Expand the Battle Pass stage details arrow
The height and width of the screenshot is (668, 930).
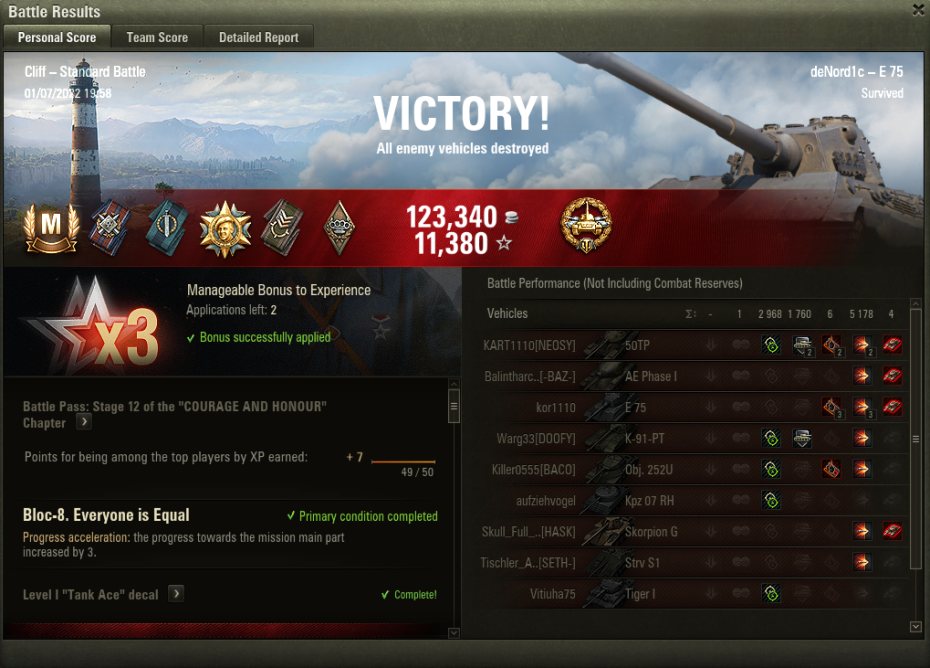85,423
